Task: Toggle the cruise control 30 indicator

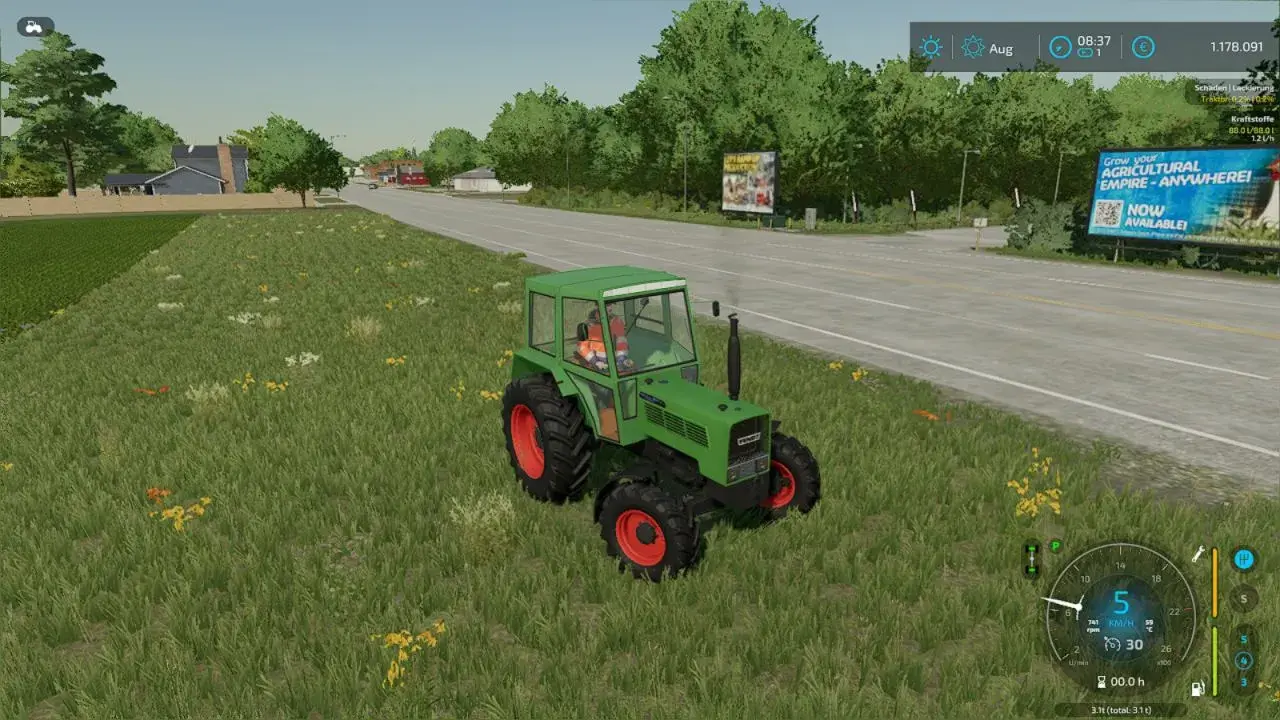Action: pos(1124,645)
